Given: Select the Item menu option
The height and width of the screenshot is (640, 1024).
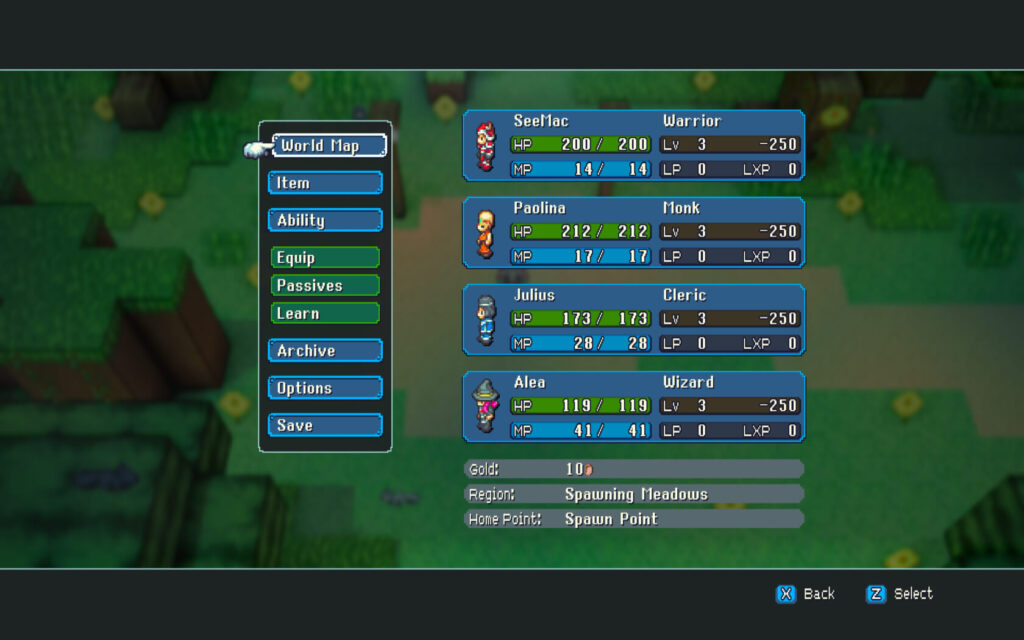Looking at the screenshot, I should coord(325,183).
